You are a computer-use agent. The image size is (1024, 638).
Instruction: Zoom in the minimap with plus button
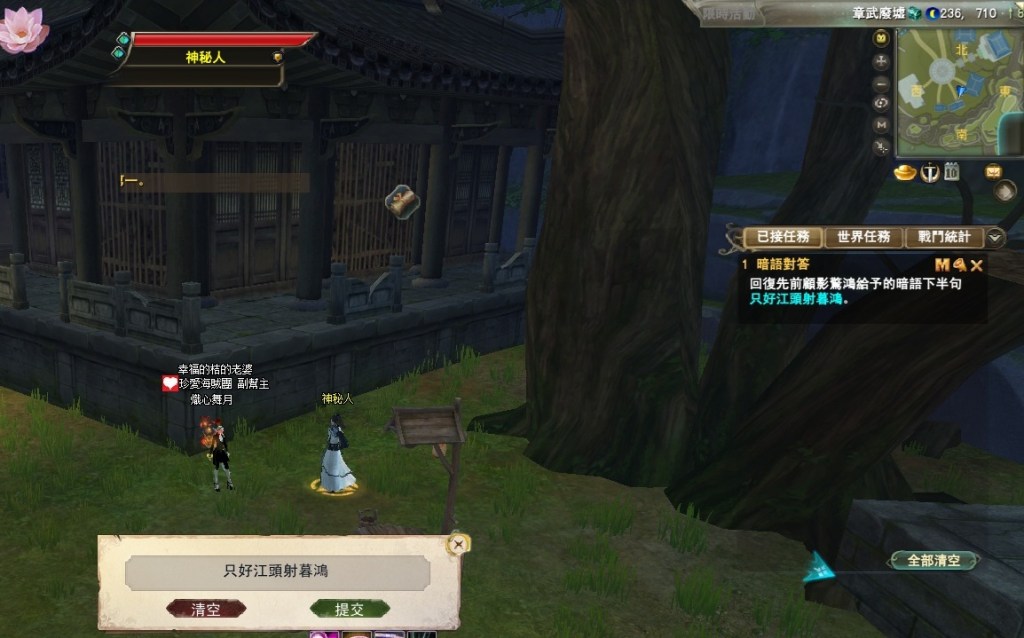881,60
